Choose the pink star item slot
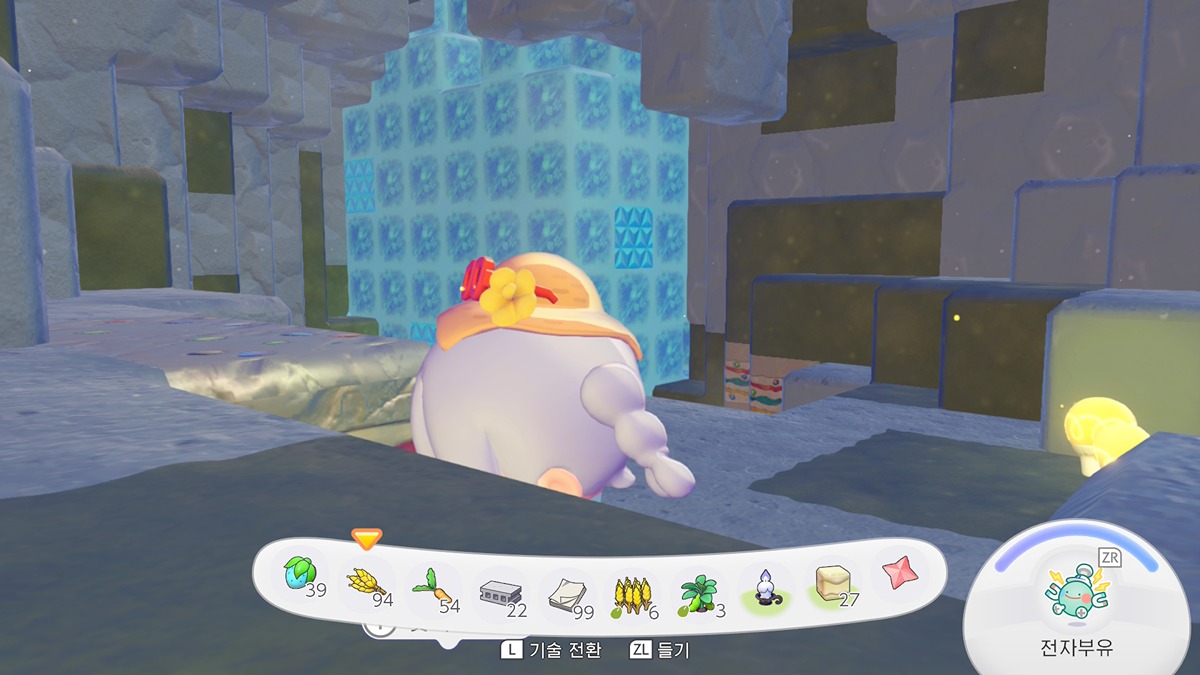The height and width of the screenshot is (675, 1200). 897,573
